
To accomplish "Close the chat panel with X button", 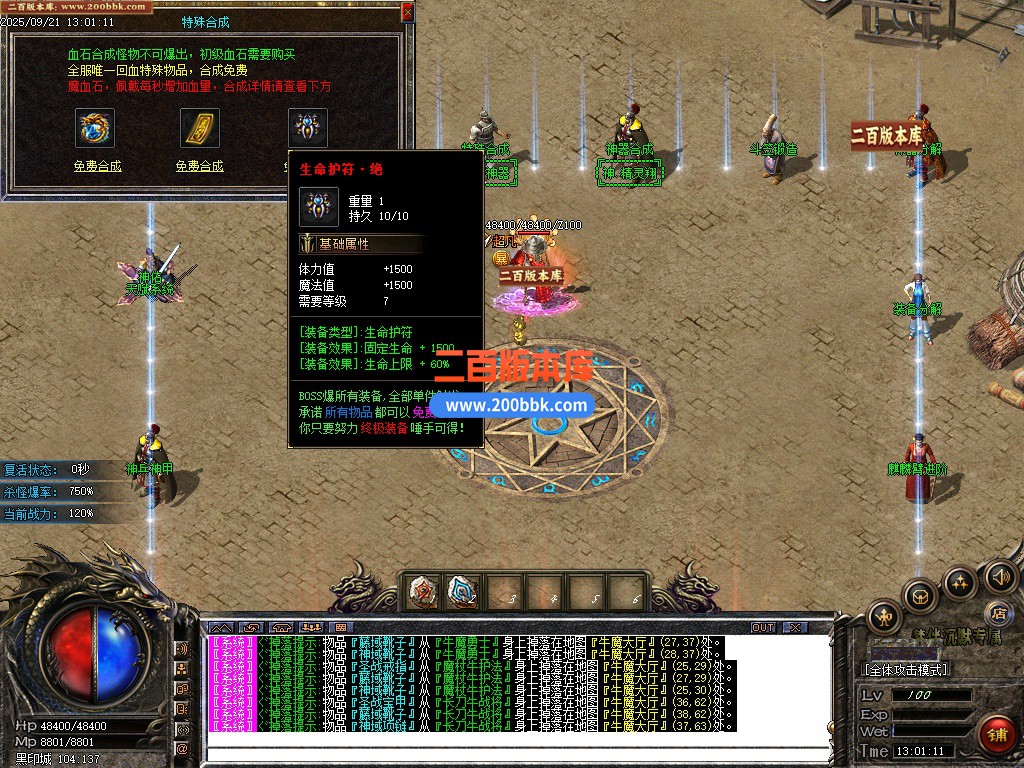I will [x=794, y=627].
